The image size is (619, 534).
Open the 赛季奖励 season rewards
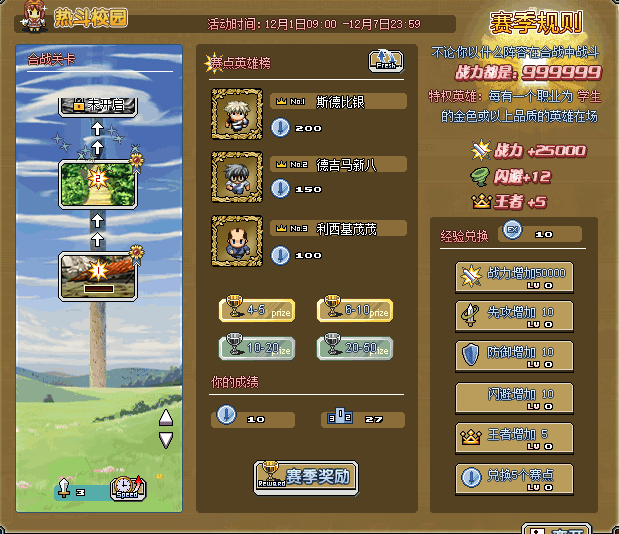[305, 475]
